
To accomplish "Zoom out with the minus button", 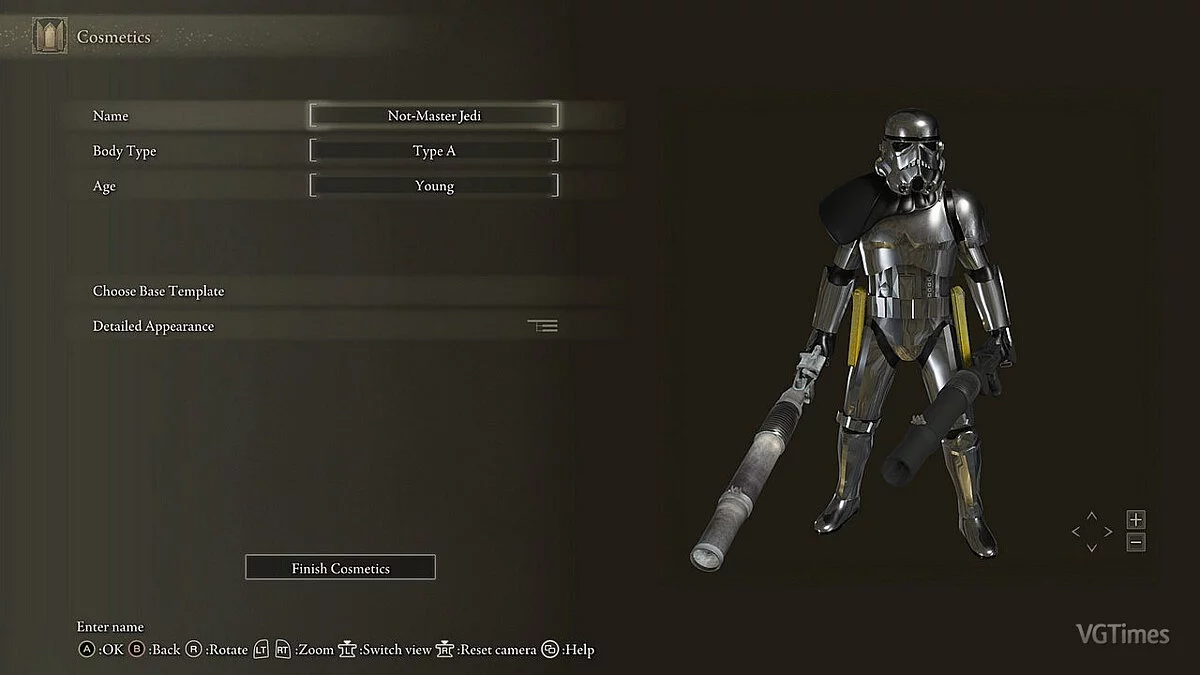I will point(1135,543).
